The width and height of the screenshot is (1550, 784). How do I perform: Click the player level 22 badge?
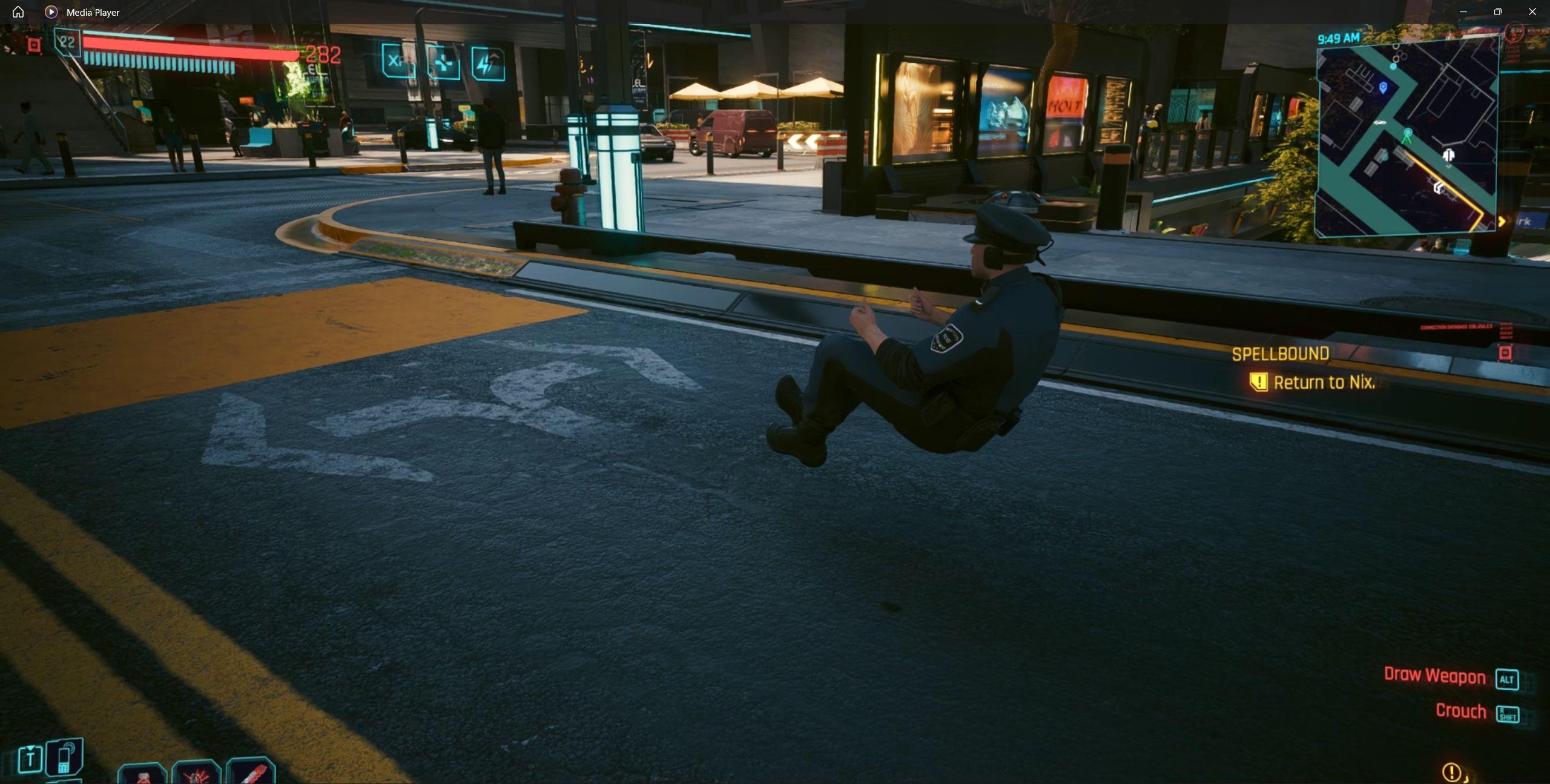pos(67,42)
